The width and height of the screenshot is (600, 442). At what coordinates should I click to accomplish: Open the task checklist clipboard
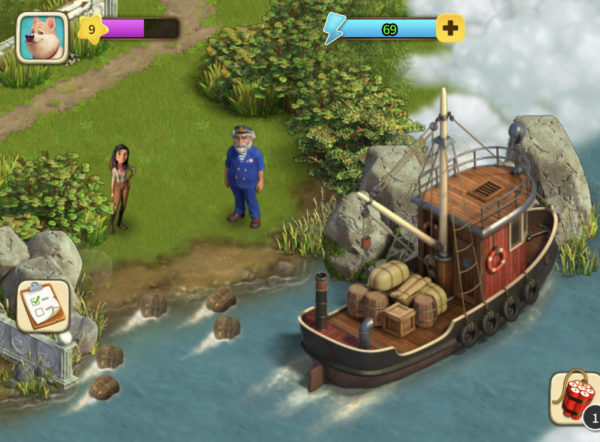[44, 306]
